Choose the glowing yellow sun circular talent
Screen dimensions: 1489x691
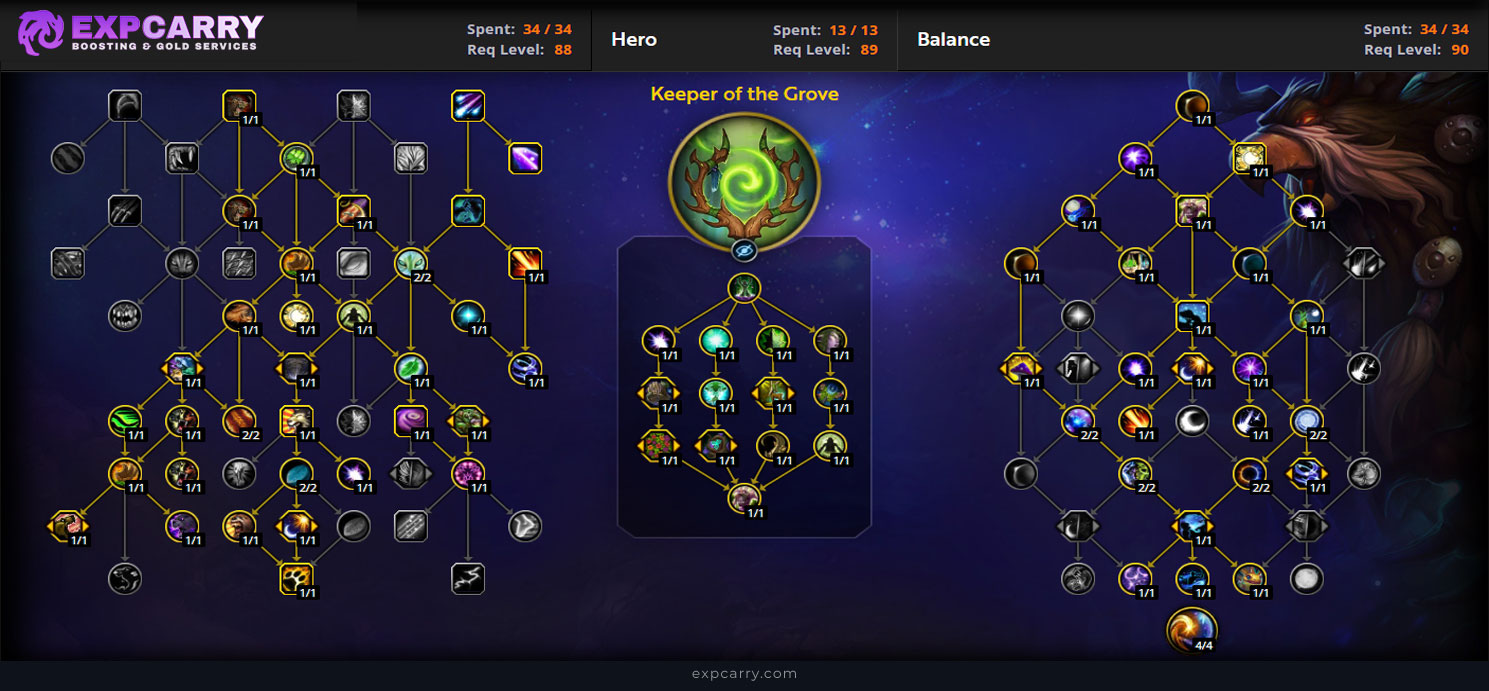click(x=297, y=315)
